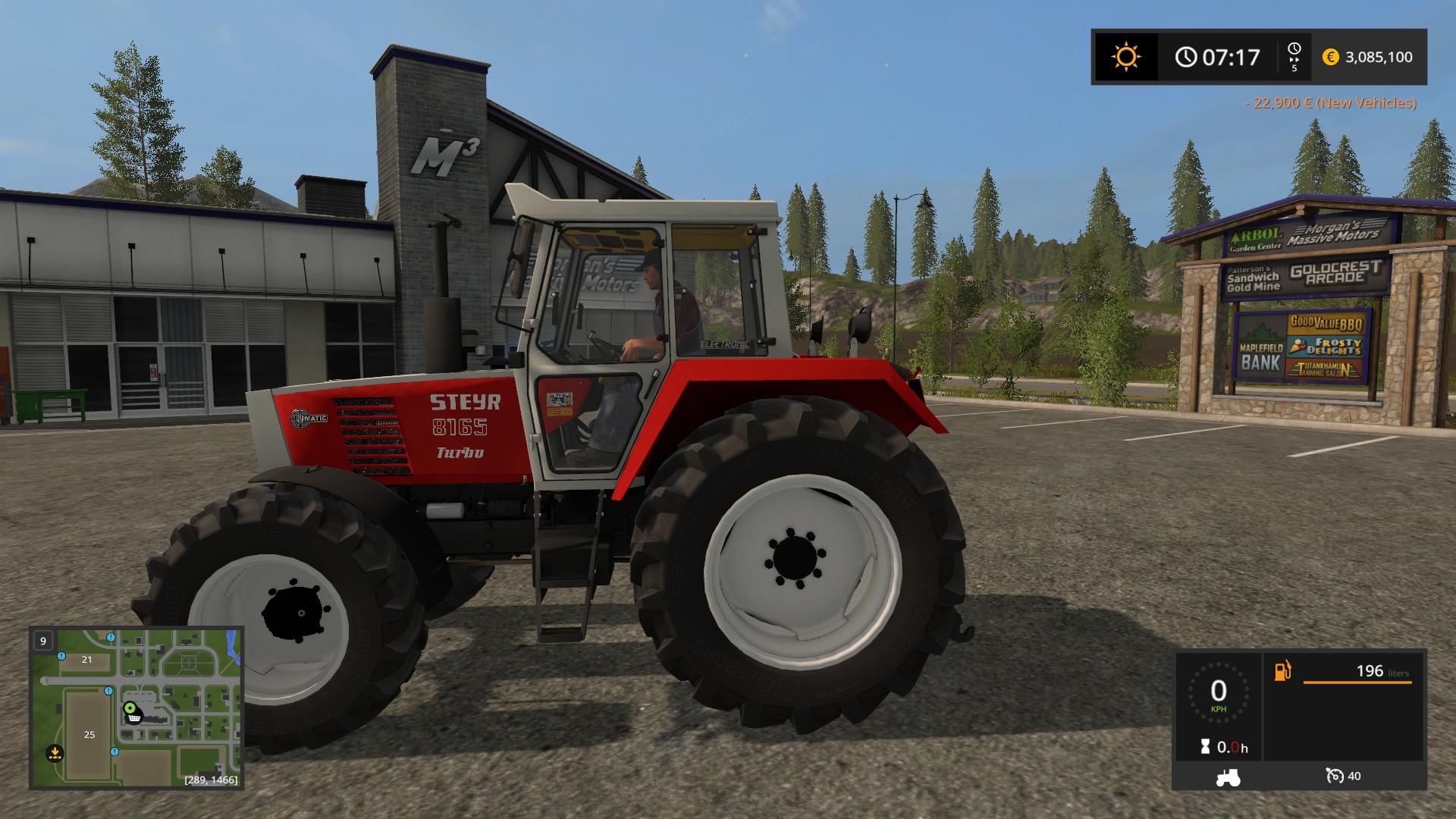Click the player position marker on the minimap
This screenshot has height=819, width=1456.
tap(130, 708)
